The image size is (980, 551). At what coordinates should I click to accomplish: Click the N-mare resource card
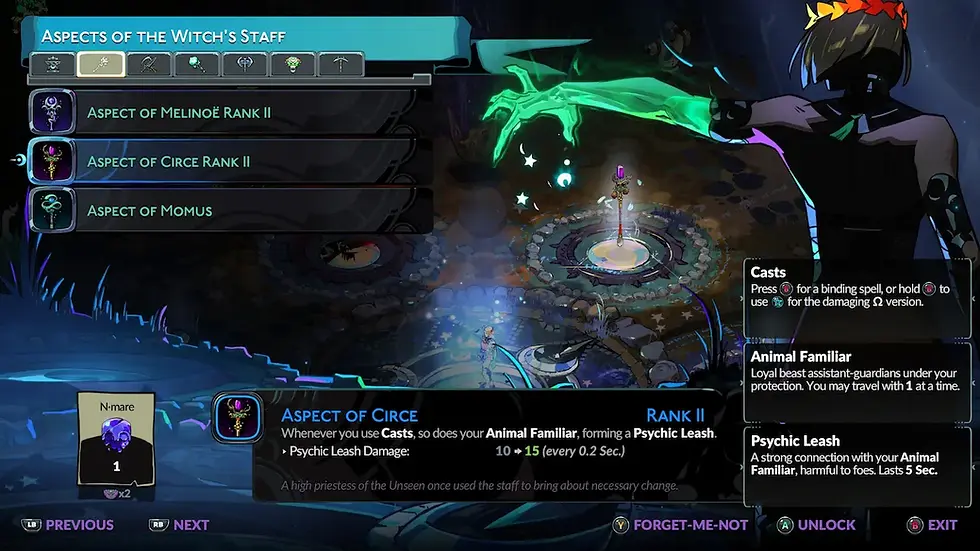click(x=117, y=442)
